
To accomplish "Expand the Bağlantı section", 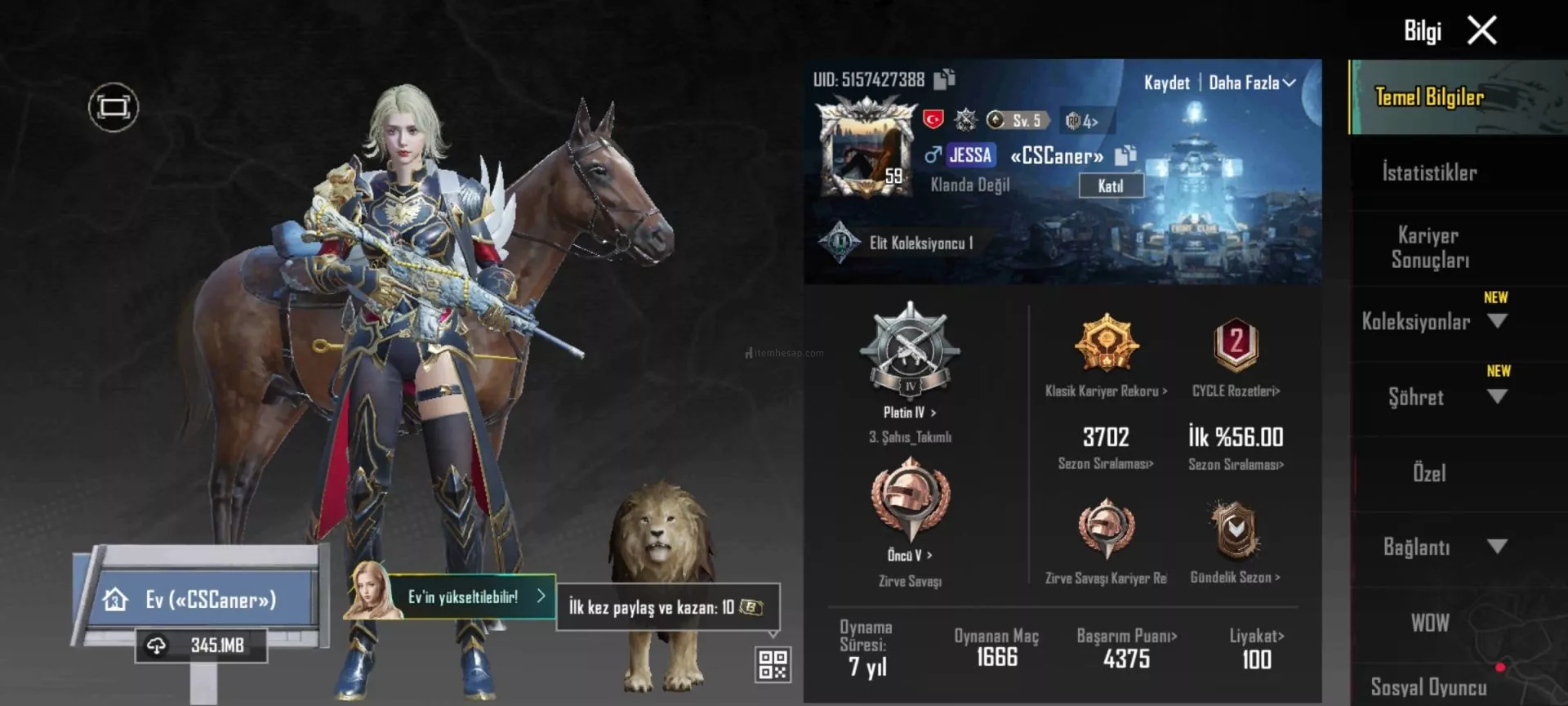I will (1496, 547).
